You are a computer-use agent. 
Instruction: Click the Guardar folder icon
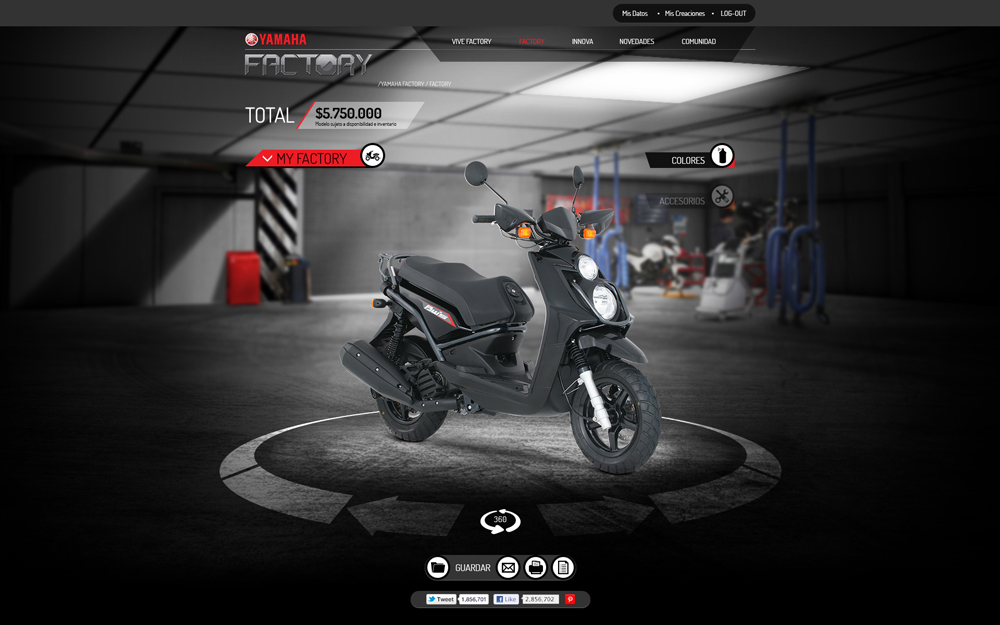tap(438, 568)
